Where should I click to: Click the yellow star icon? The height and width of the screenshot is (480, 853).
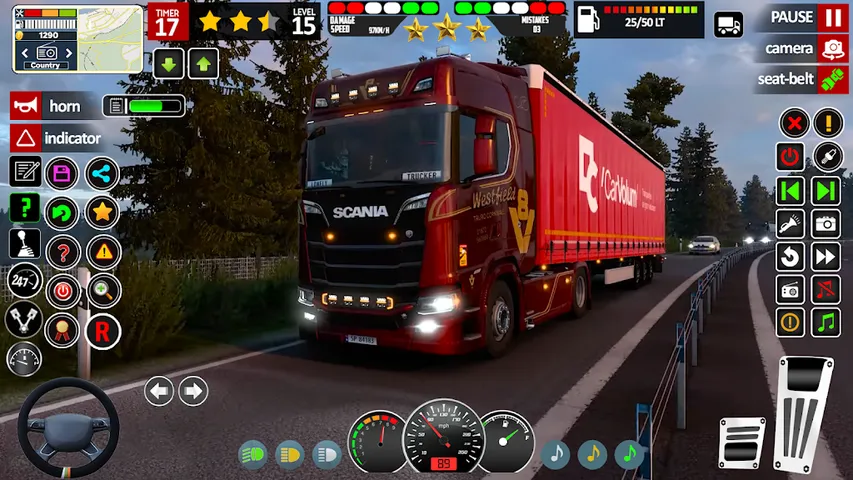pyautogui.click(x=101, y=211)
